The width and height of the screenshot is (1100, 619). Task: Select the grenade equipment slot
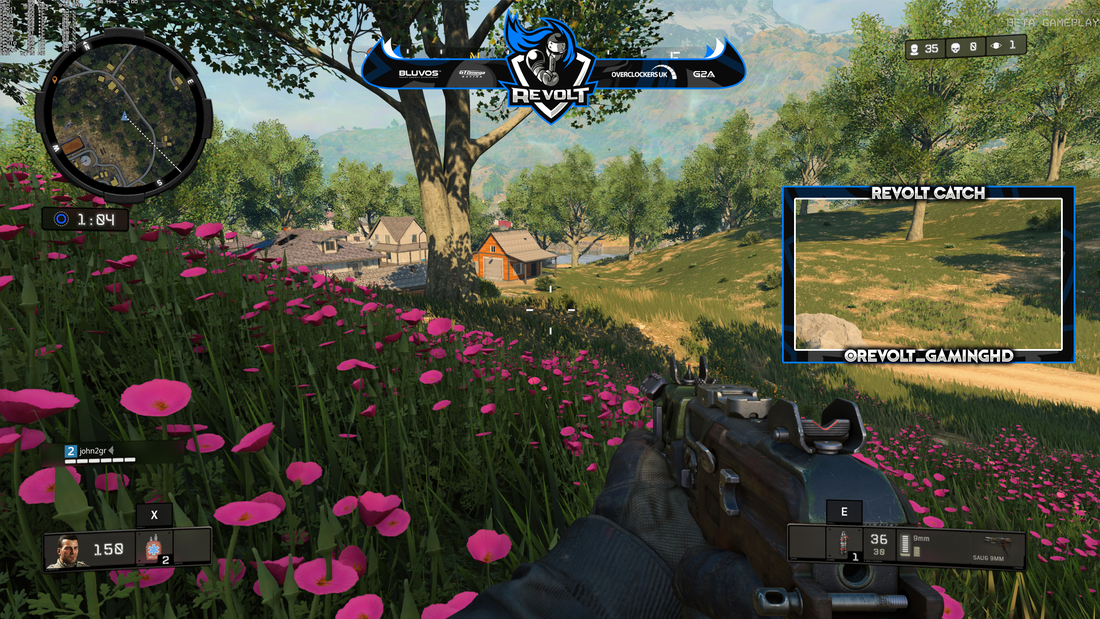pyautogui.click(x=842, y=546)
